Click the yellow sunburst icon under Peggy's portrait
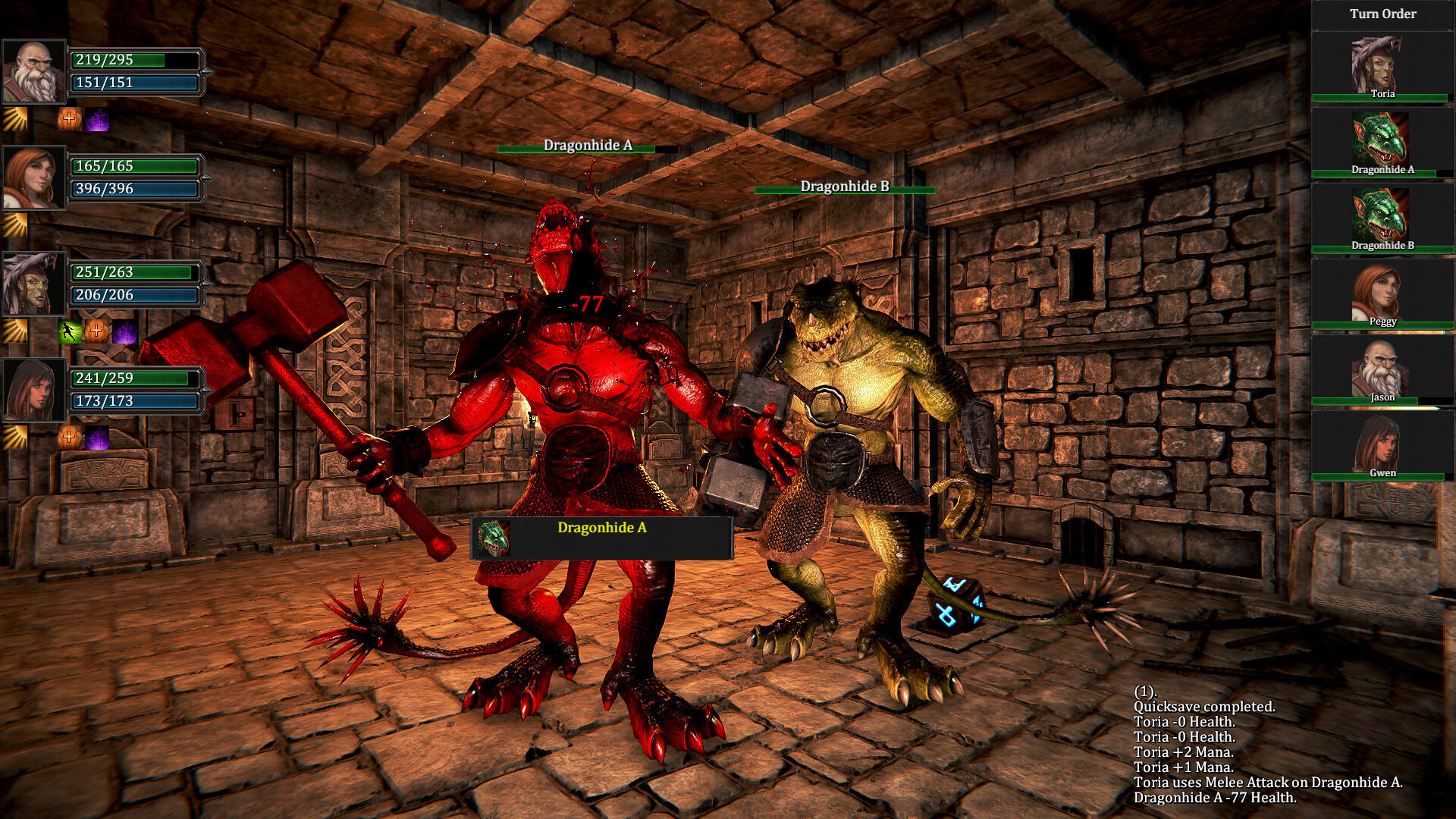The width and height of the screenshot is (1456, 819). tap(14, 225)
